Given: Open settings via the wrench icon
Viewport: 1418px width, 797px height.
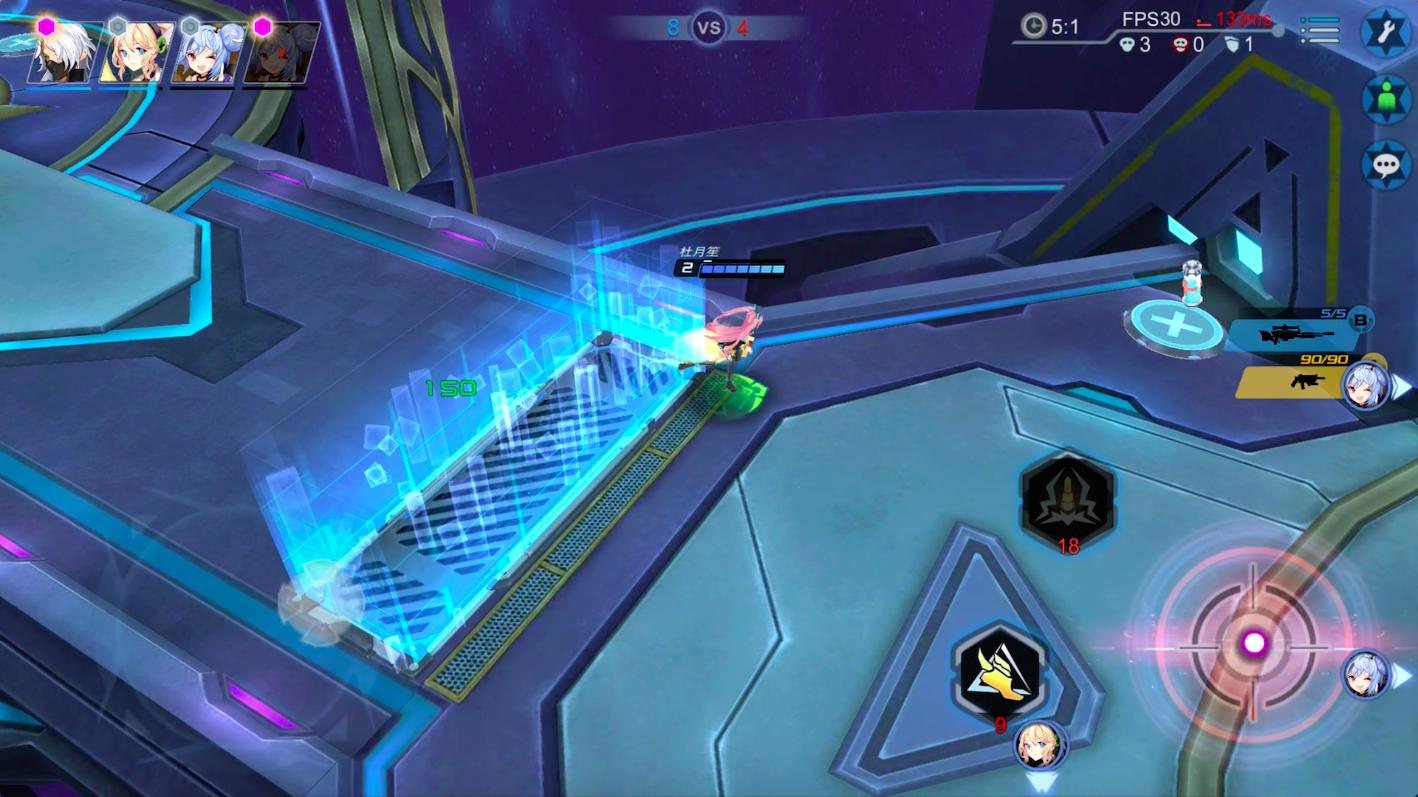Looking at the screenshot, I should [x=1386, y=31].
